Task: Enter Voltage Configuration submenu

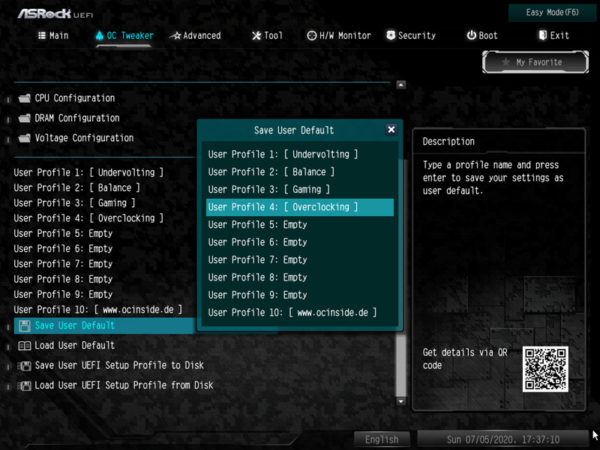Action: click(84, 138)
